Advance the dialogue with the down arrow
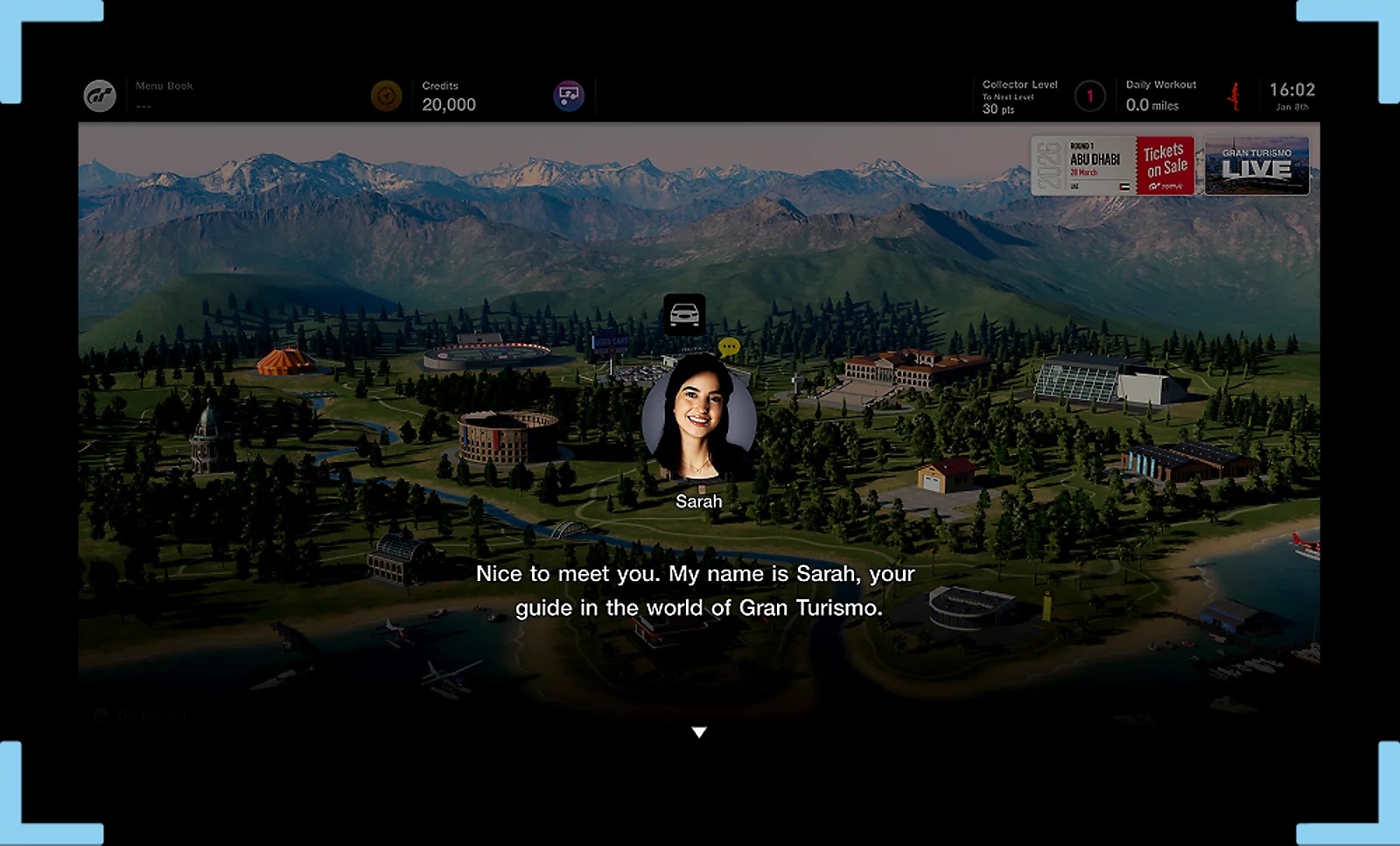This screenshot has height=846, width=1400. (x=698, y=732)
